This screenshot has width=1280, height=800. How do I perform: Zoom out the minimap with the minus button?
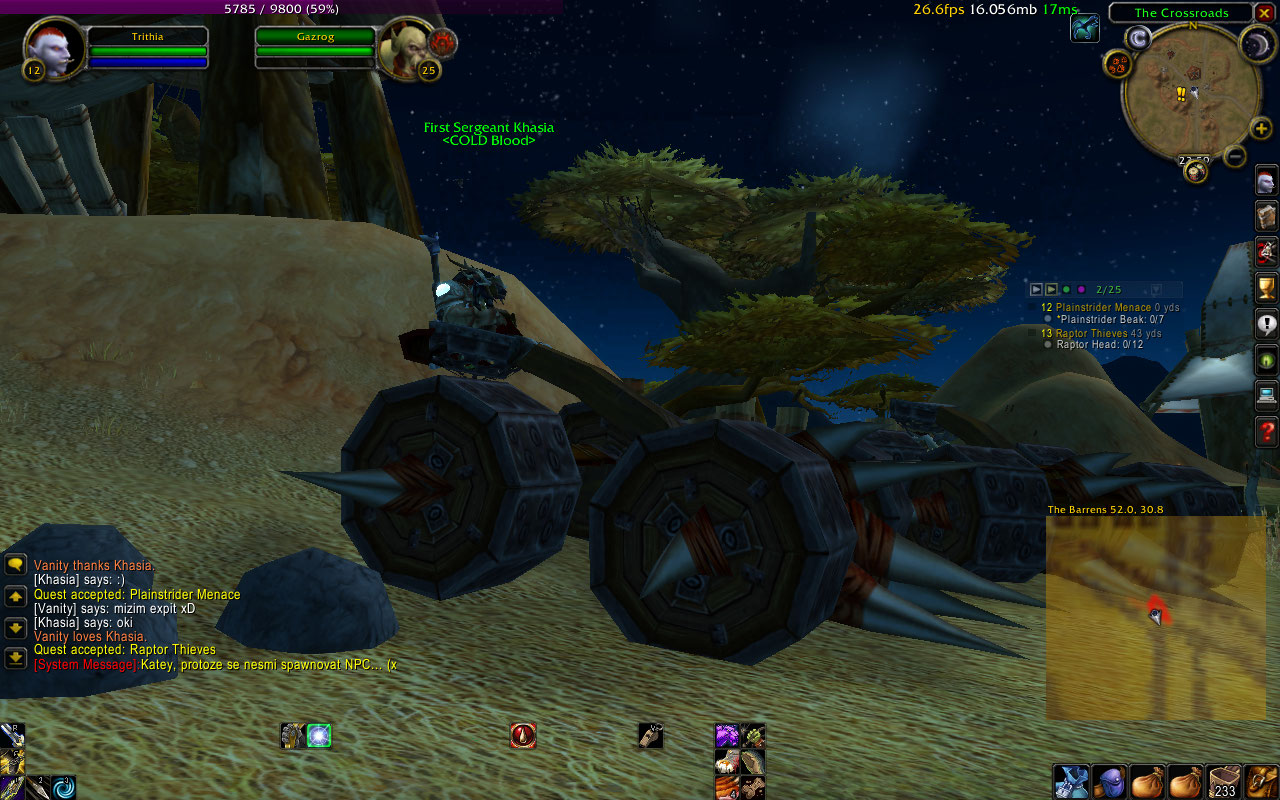(x=1235, y=155)
